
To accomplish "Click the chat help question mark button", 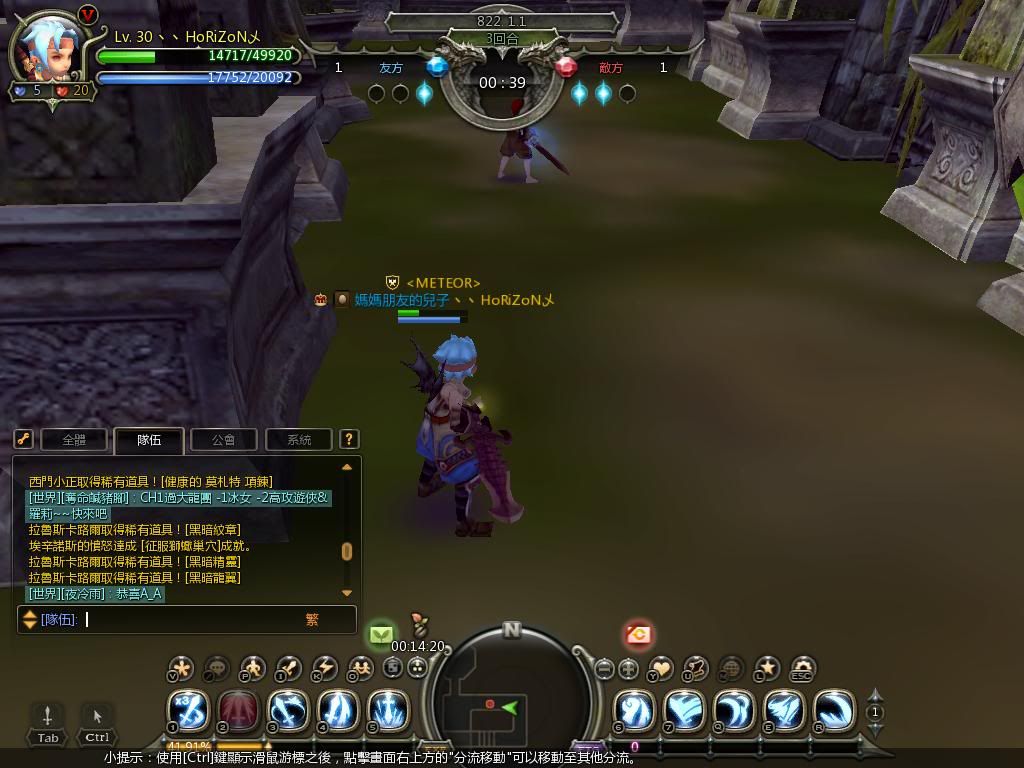I will [x=349, y=439].
